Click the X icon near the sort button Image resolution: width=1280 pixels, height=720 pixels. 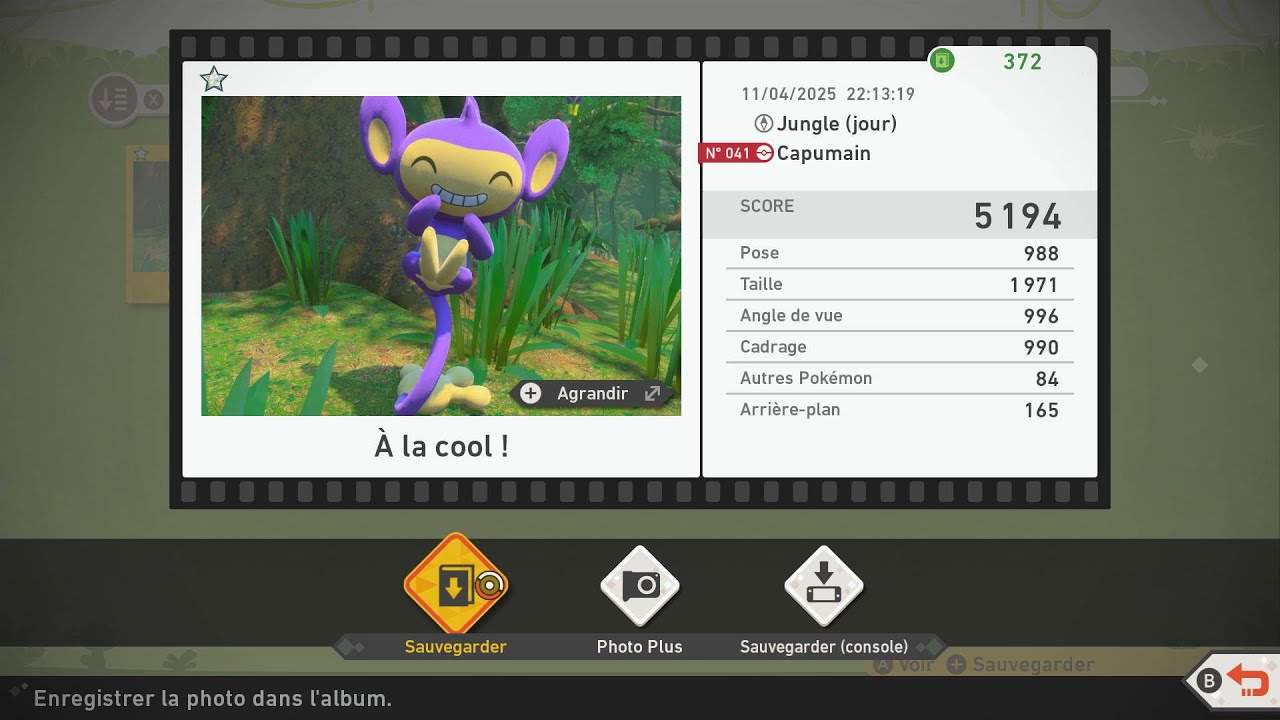click(152, 98)
